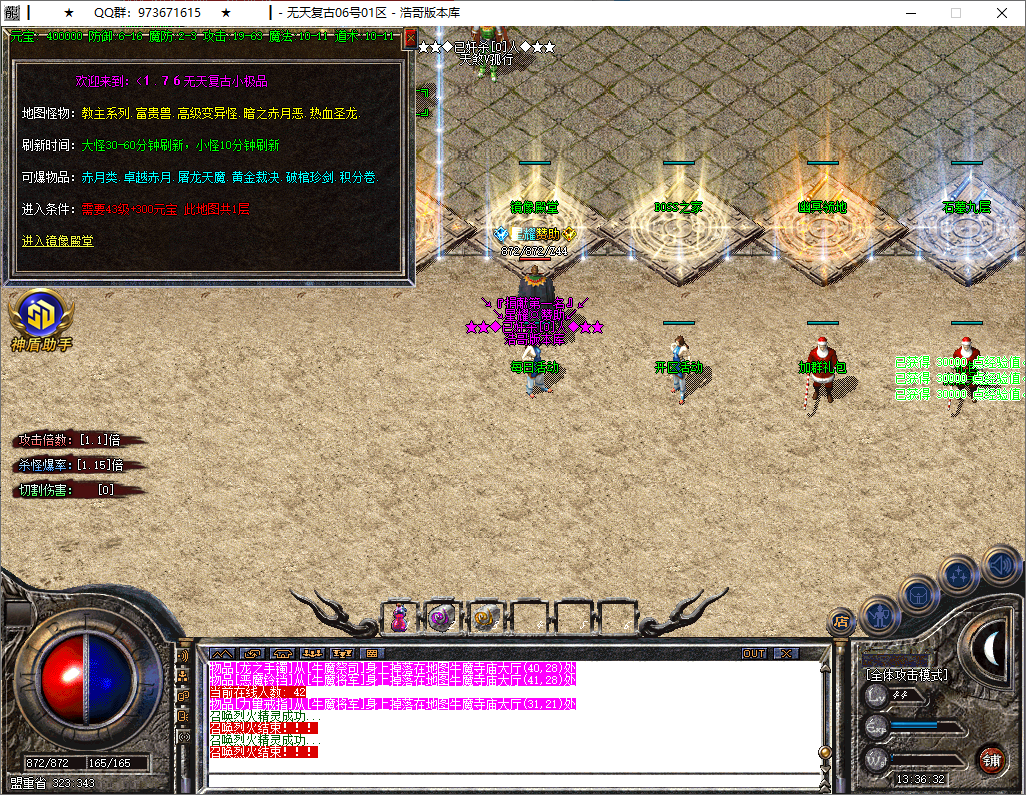Open the red 铺 stall button

pyautogui.click(x=991, y=759)
